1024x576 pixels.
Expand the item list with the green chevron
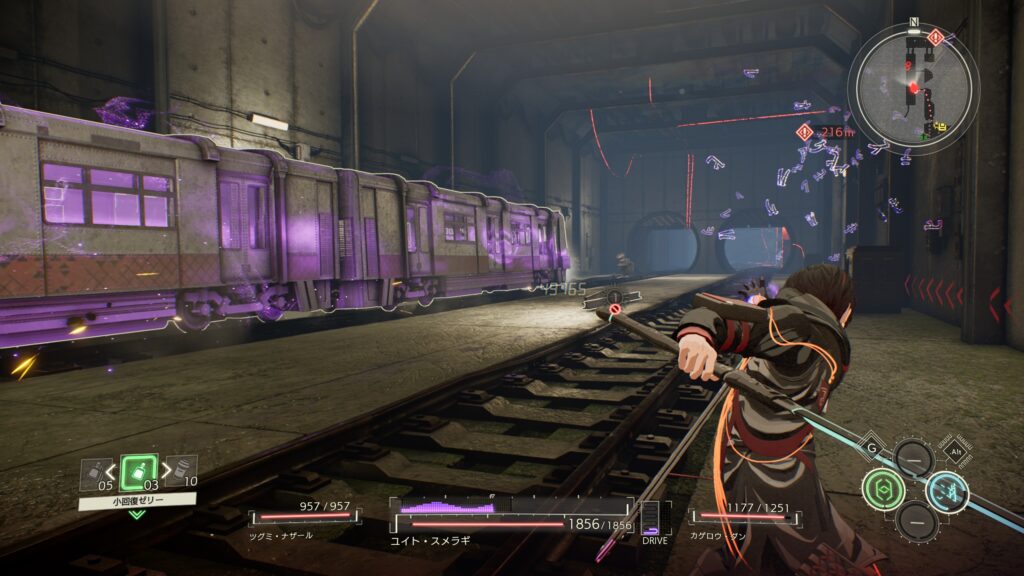pyautogui.click(x=137, y=514)
